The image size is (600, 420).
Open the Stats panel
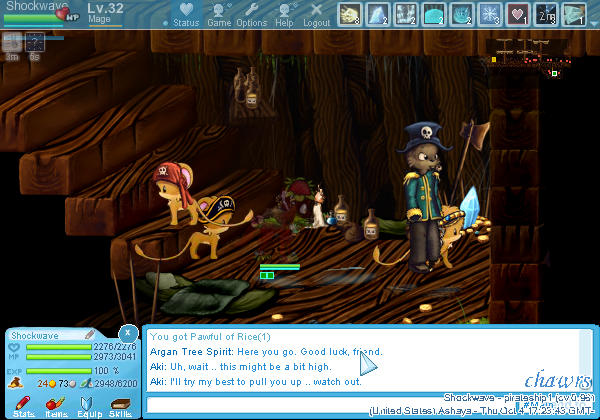[x=24, y=405]
